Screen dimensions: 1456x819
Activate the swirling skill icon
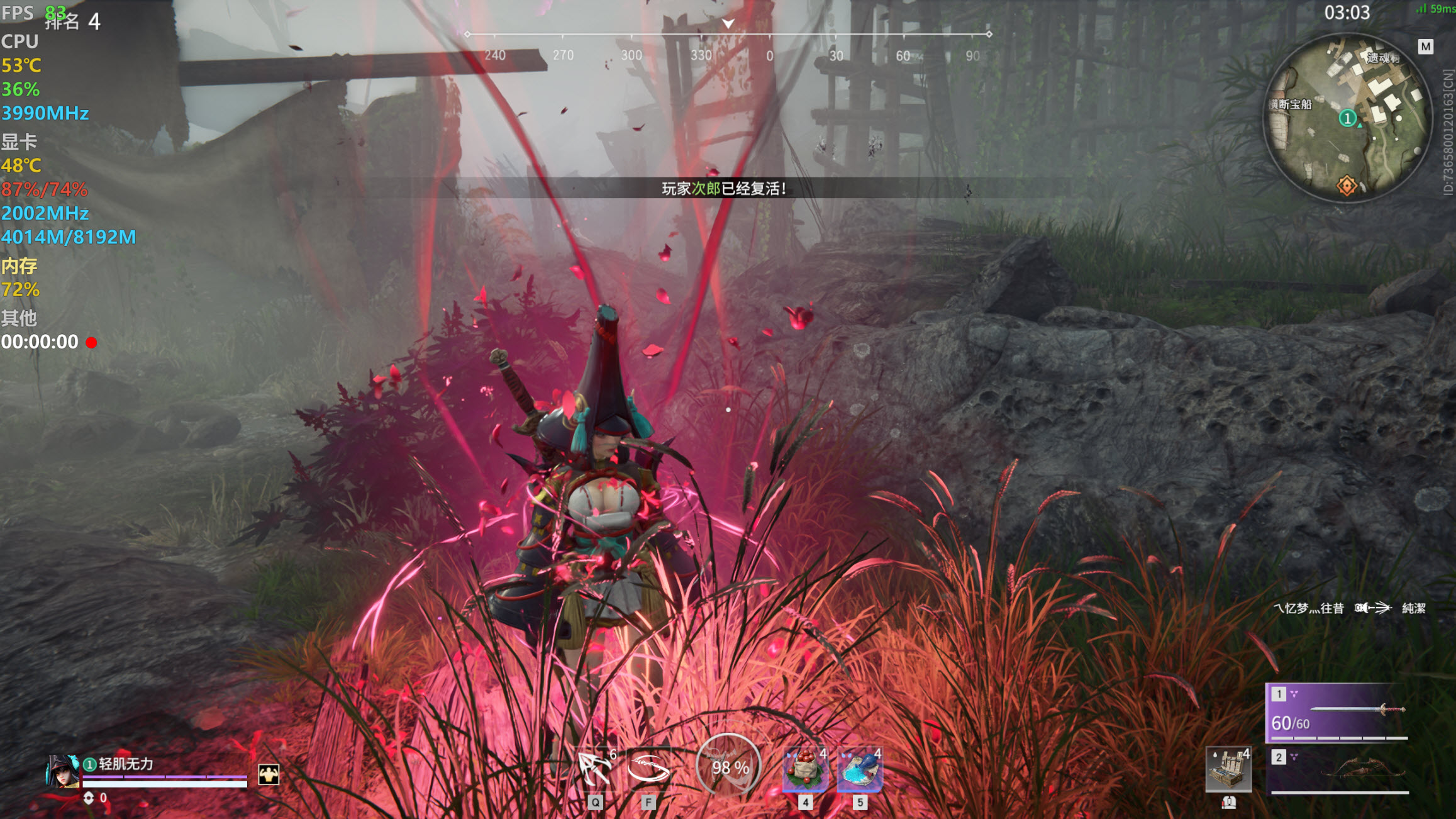coord(648,767)
